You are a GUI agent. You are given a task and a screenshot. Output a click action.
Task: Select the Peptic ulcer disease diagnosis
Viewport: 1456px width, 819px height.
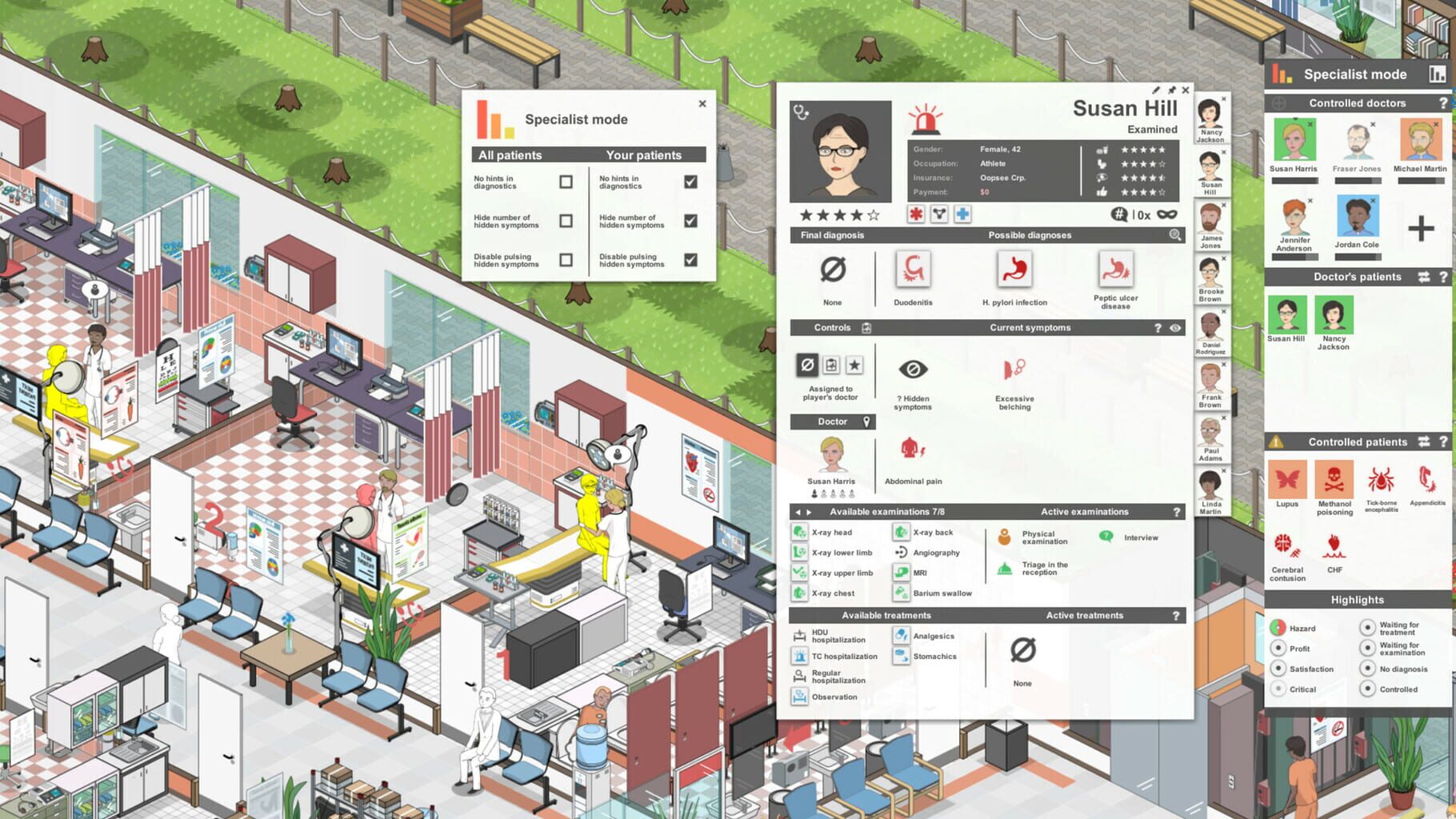tap(1114, 272)
